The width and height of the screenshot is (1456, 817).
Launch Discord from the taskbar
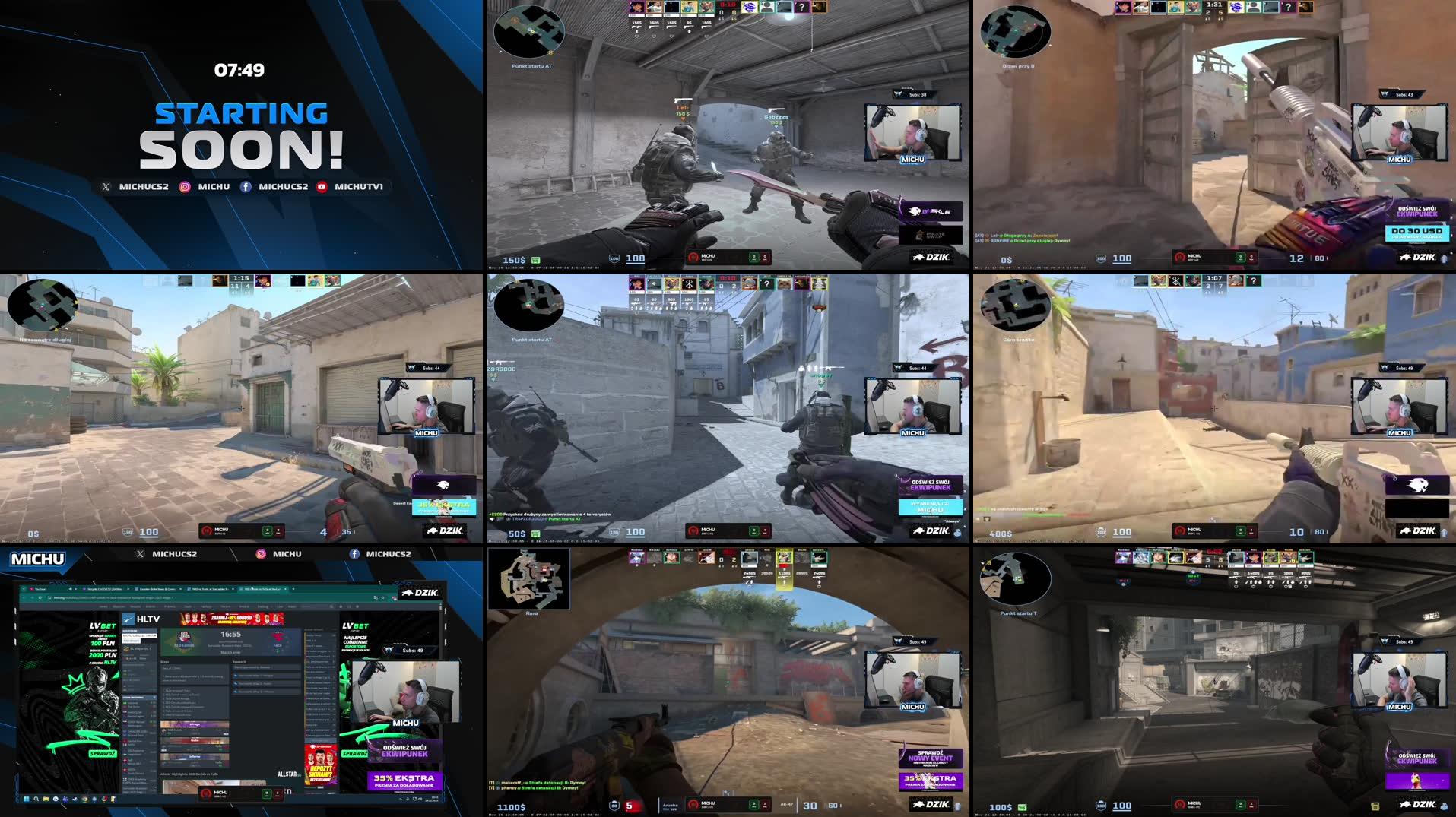(x=65, y=799)
